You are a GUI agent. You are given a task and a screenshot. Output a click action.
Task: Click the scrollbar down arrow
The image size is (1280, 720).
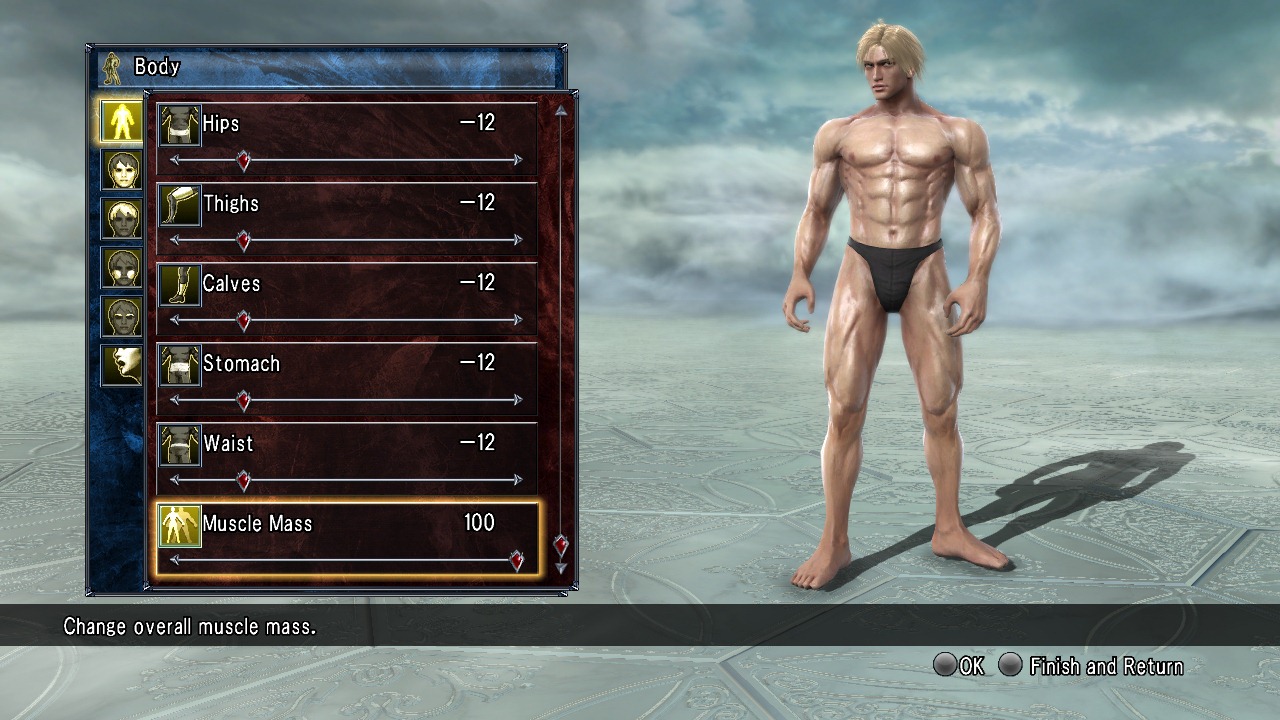[x=561, y=568]
